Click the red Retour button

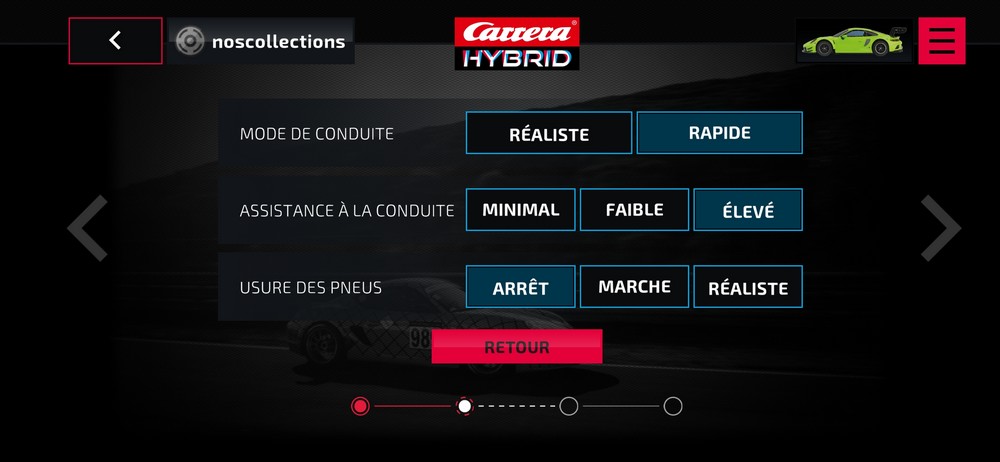pyautogui.click(x=517, y=347)
